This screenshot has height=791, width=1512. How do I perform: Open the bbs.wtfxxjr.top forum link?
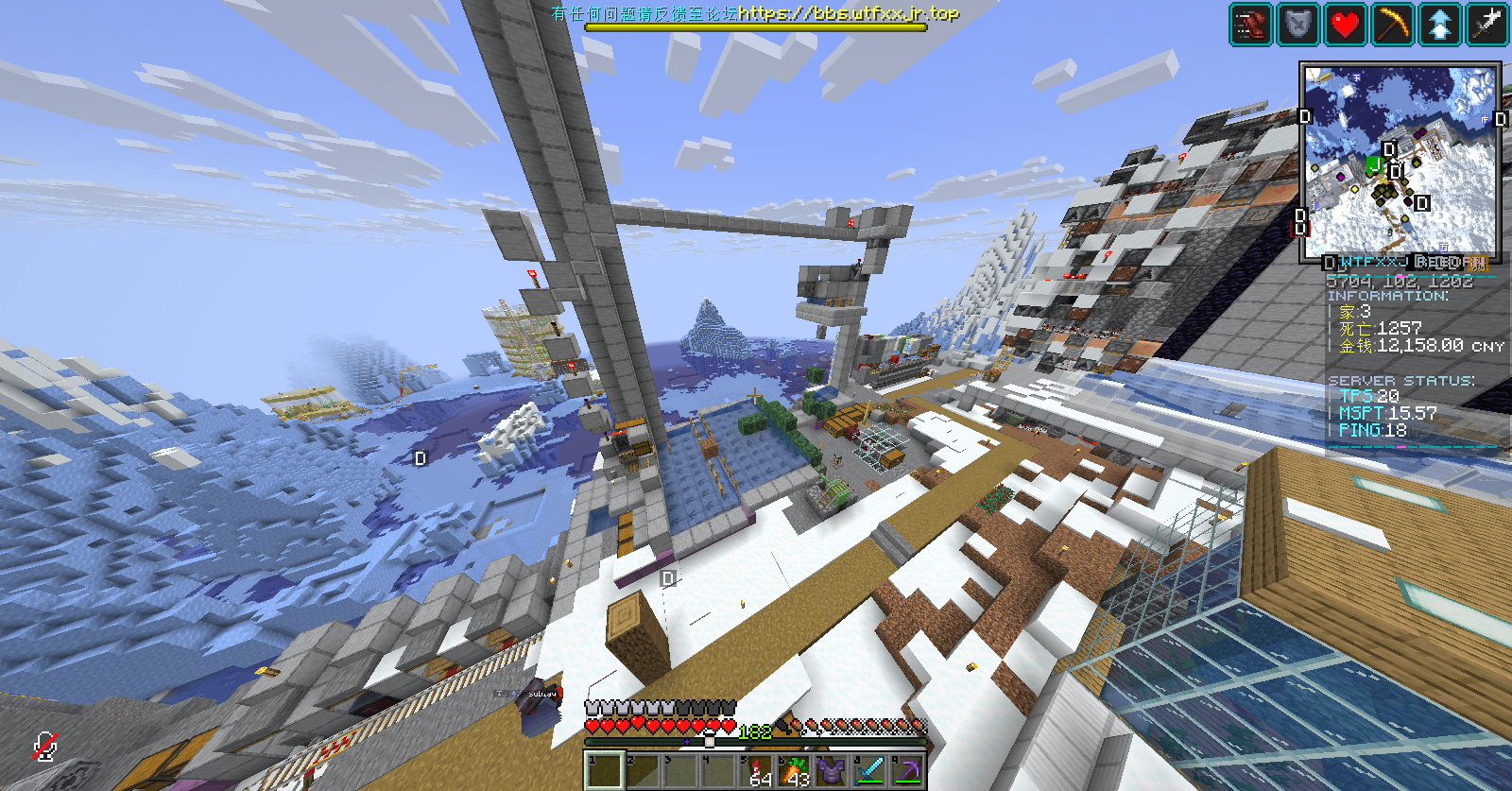(x=848, y=13)
